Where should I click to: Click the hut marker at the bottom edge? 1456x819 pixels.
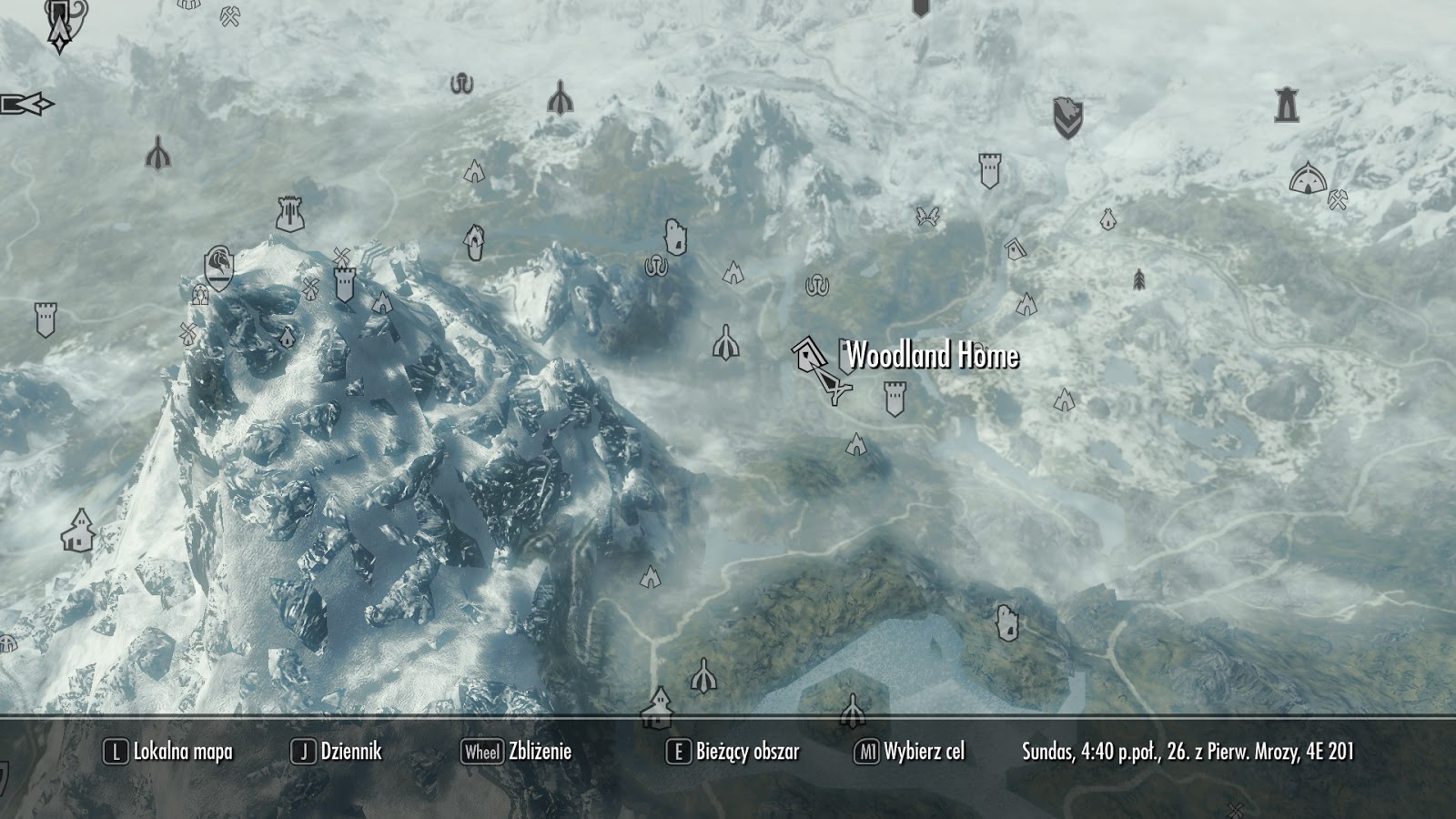[658, 713]
